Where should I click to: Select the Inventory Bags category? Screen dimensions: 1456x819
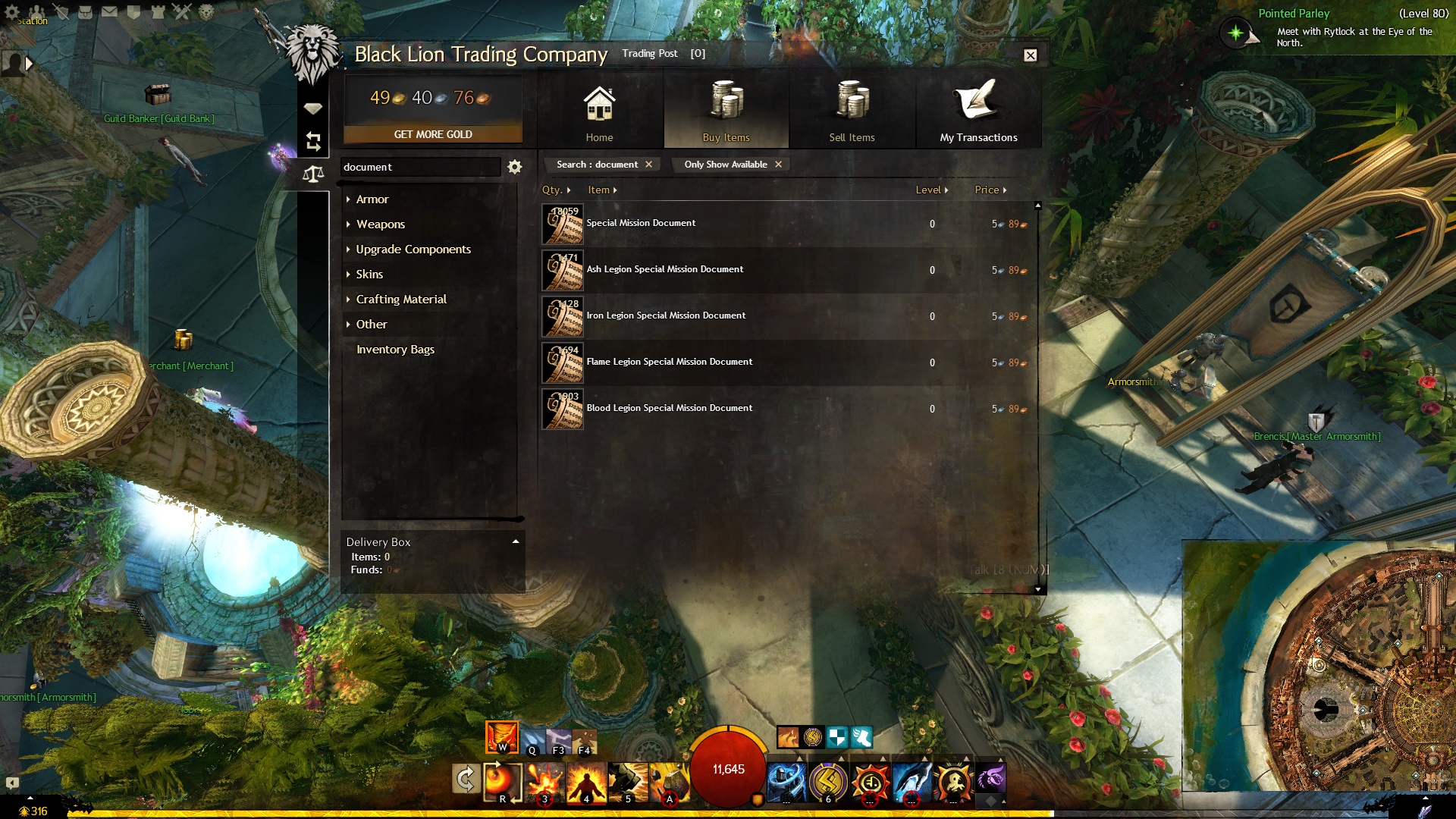(395, 350)
